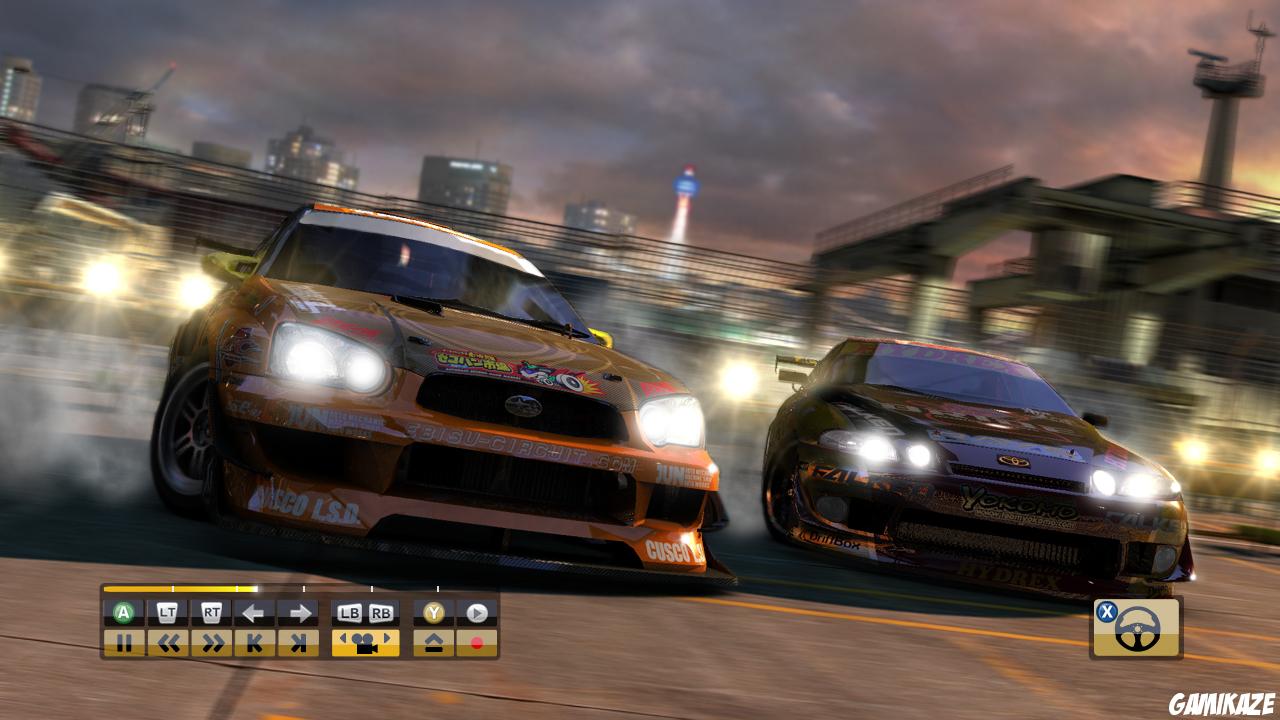Click the LT trigger prompt

click(x=167, y=612)
